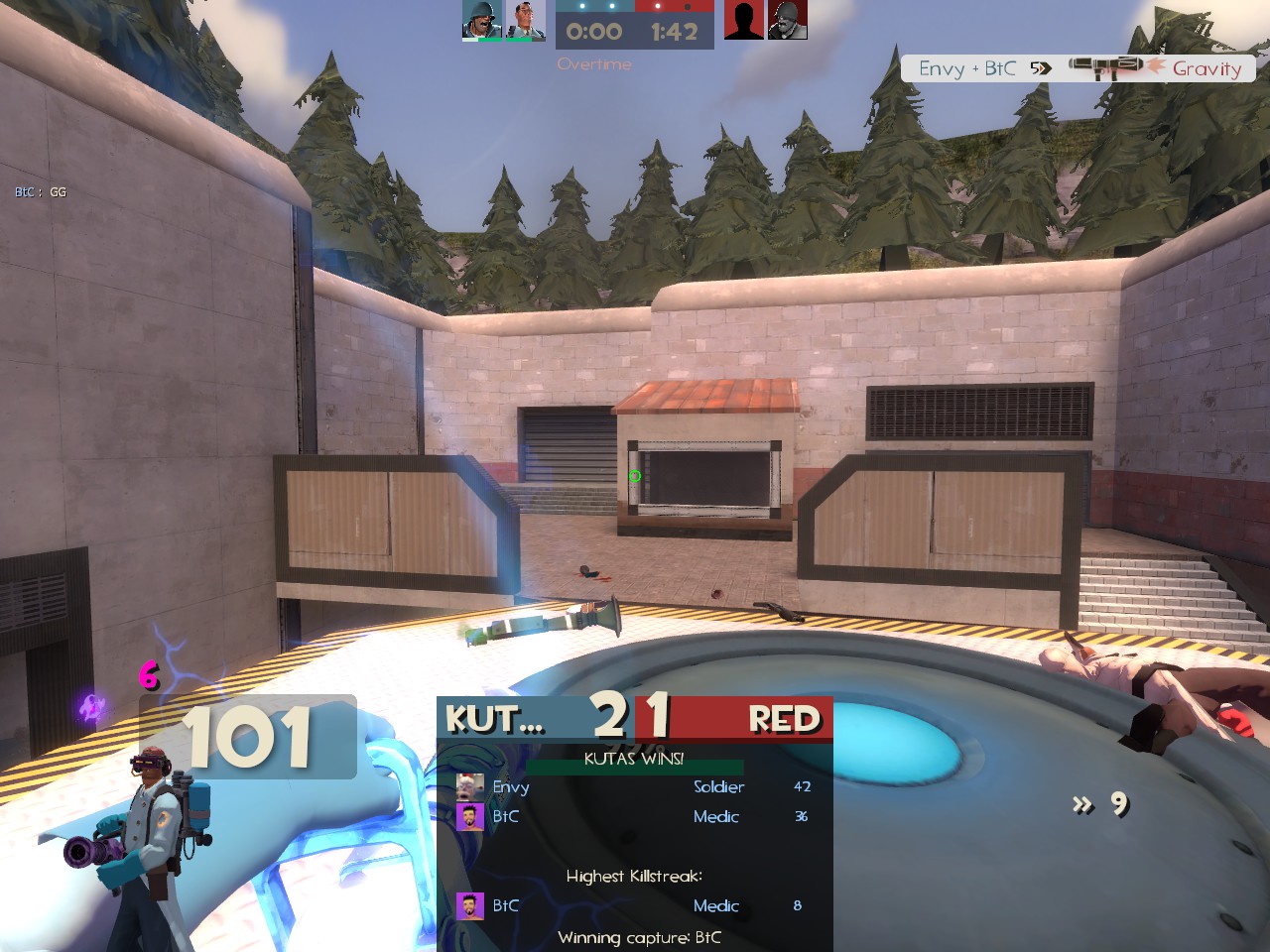
Task: Select BtC's Medic row scoring 36
Action: click(x=634, y=816)
